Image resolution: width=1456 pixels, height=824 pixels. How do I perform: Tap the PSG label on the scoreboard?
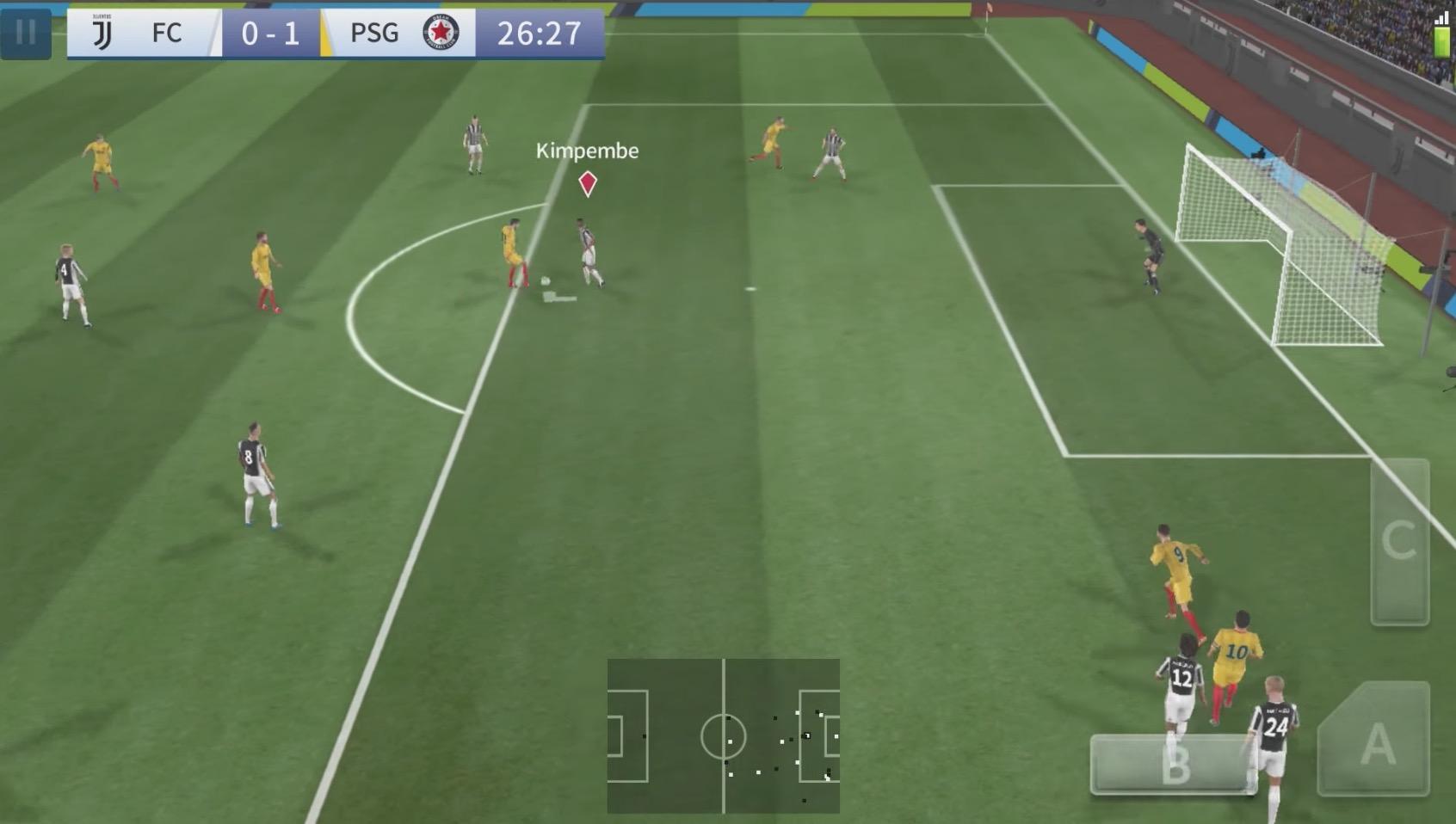click(373, 33)
